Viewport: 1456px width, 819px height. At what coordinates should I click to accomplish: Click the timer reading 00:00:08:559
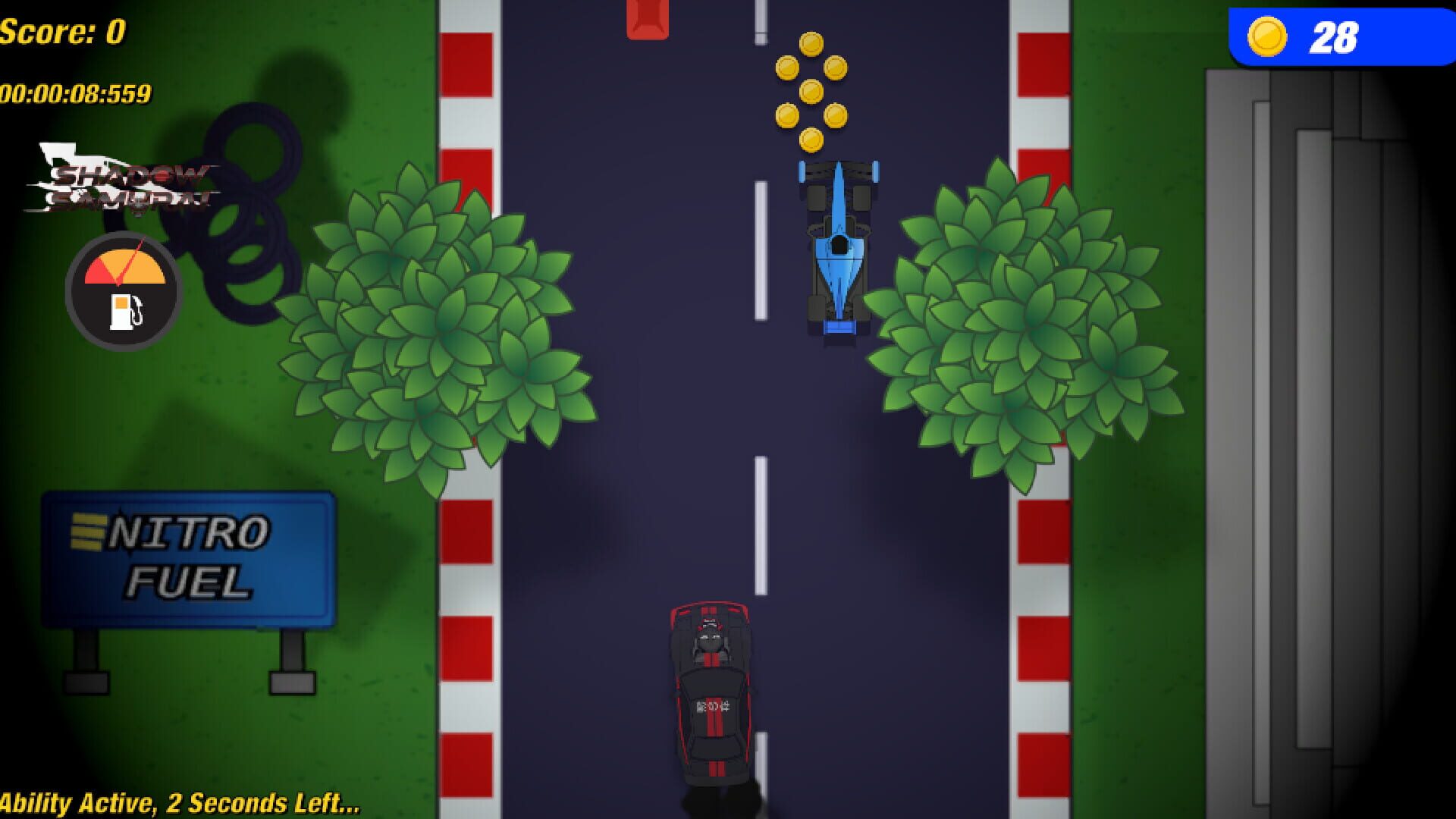coord(76,95)
